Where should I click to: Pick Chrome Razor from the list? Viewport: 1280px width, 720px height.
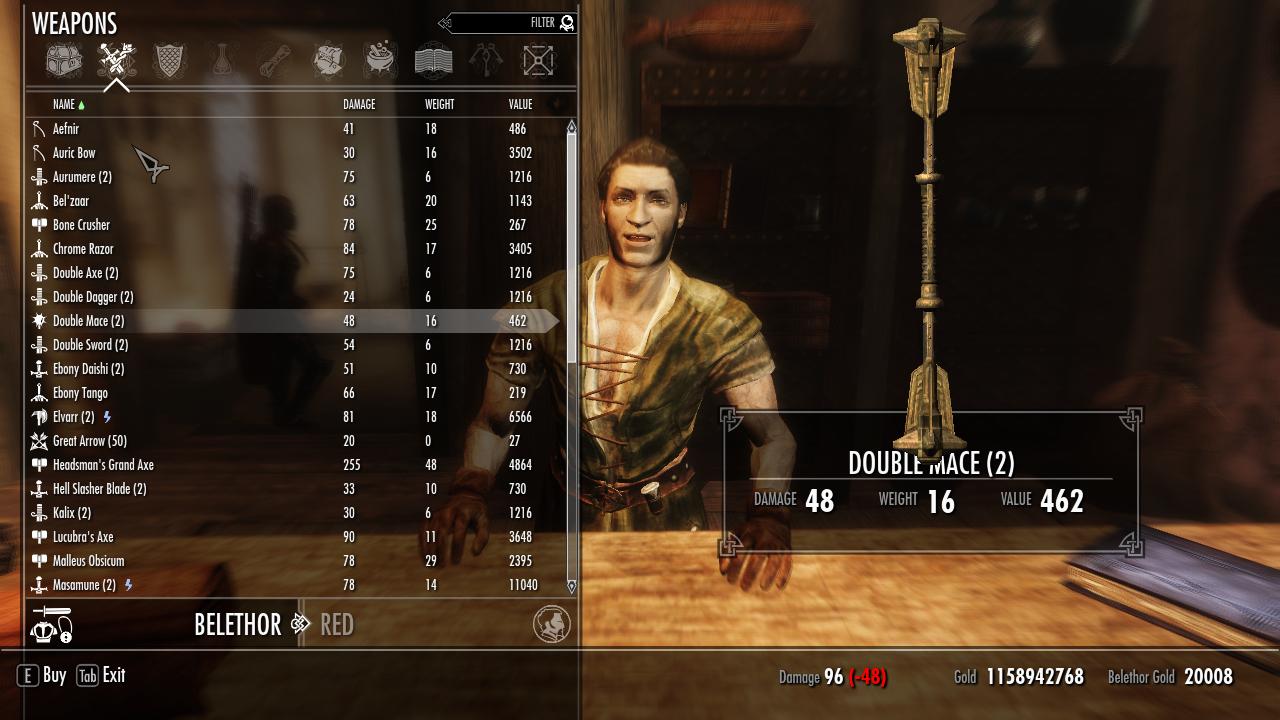(x=83, y=249)
